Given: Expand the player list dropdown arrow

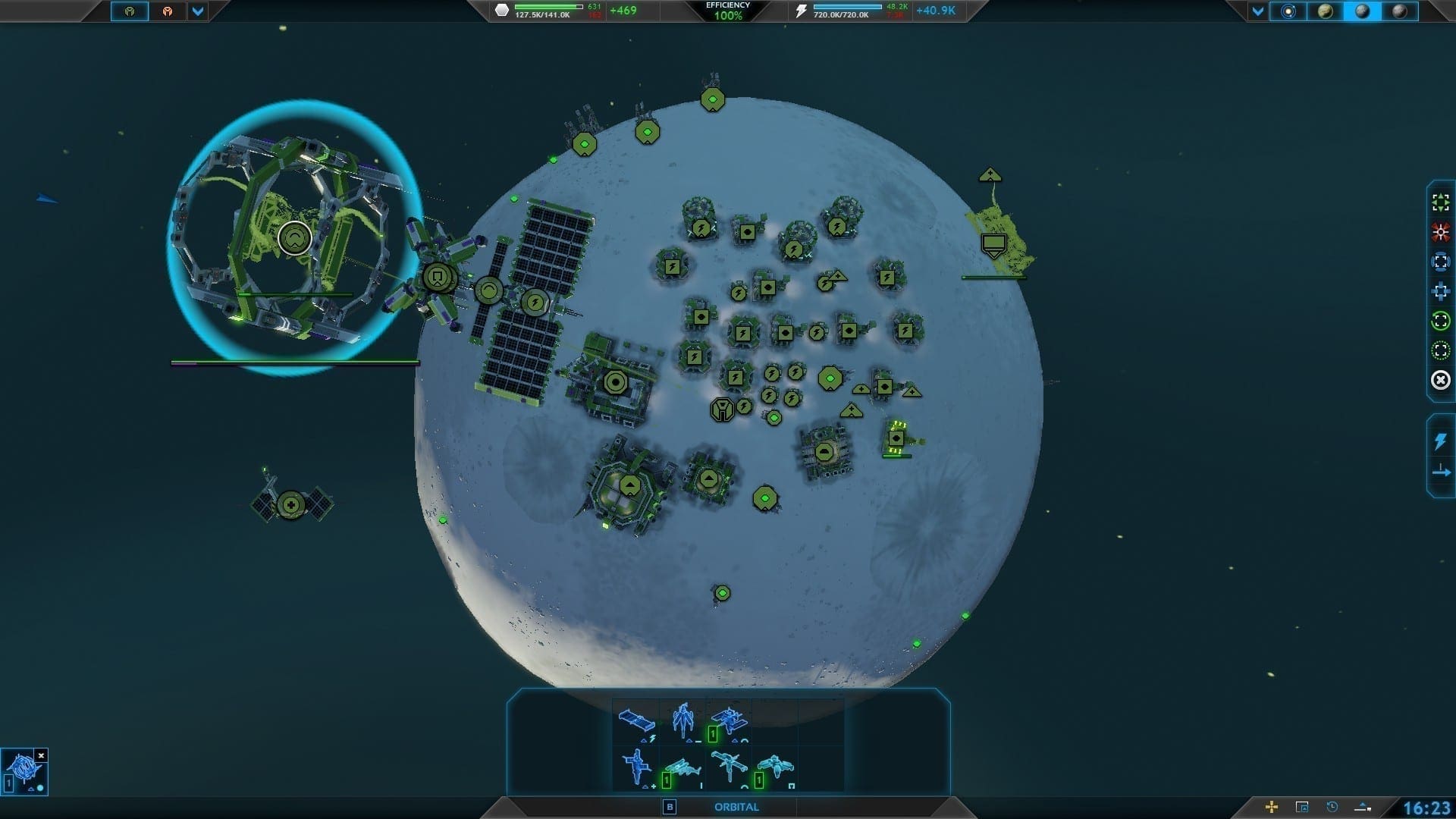Looking at the screenshot, I should tap(197, 11).
